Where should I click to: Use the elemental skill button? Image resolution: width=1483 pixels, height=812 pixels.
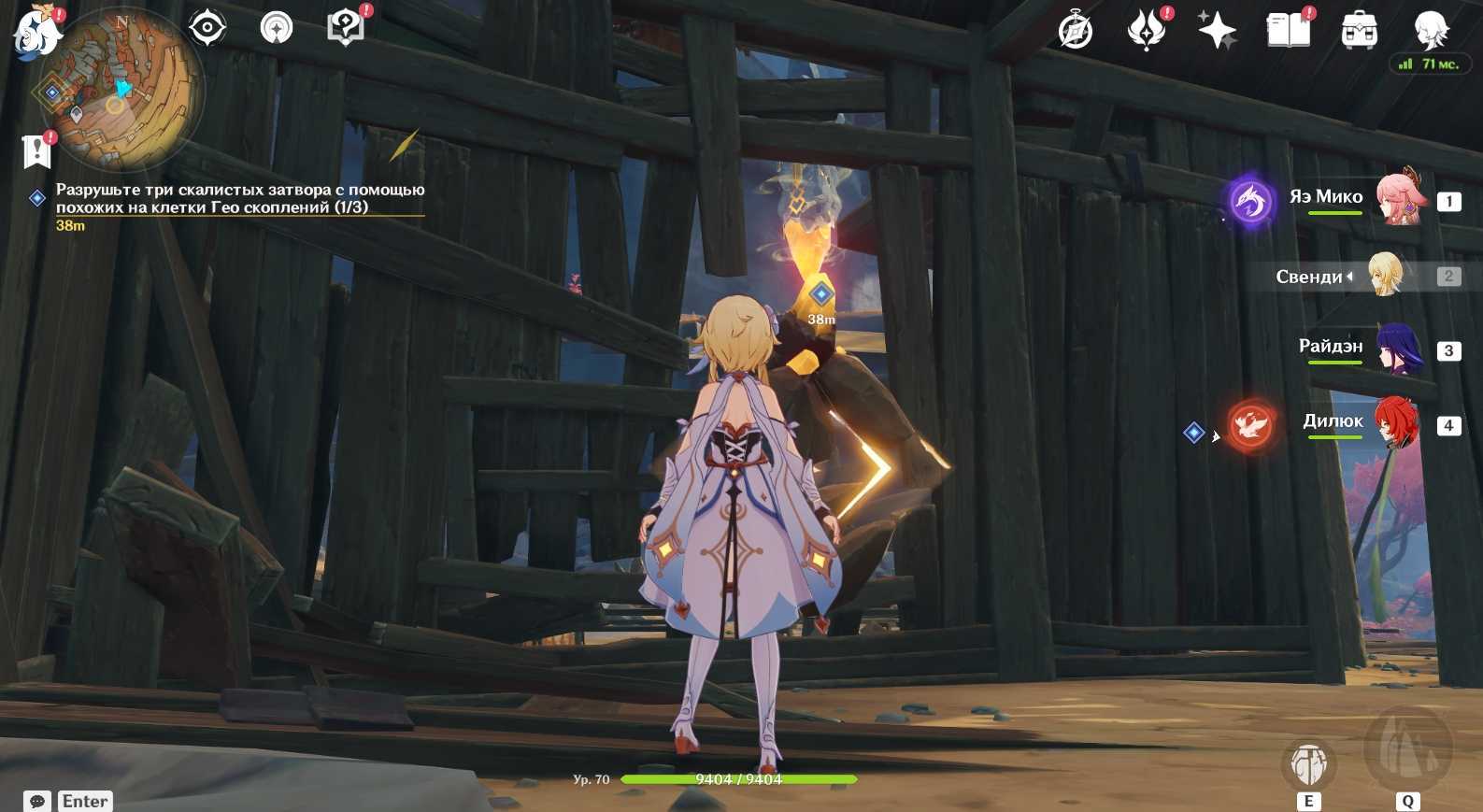coord(1308,764)
